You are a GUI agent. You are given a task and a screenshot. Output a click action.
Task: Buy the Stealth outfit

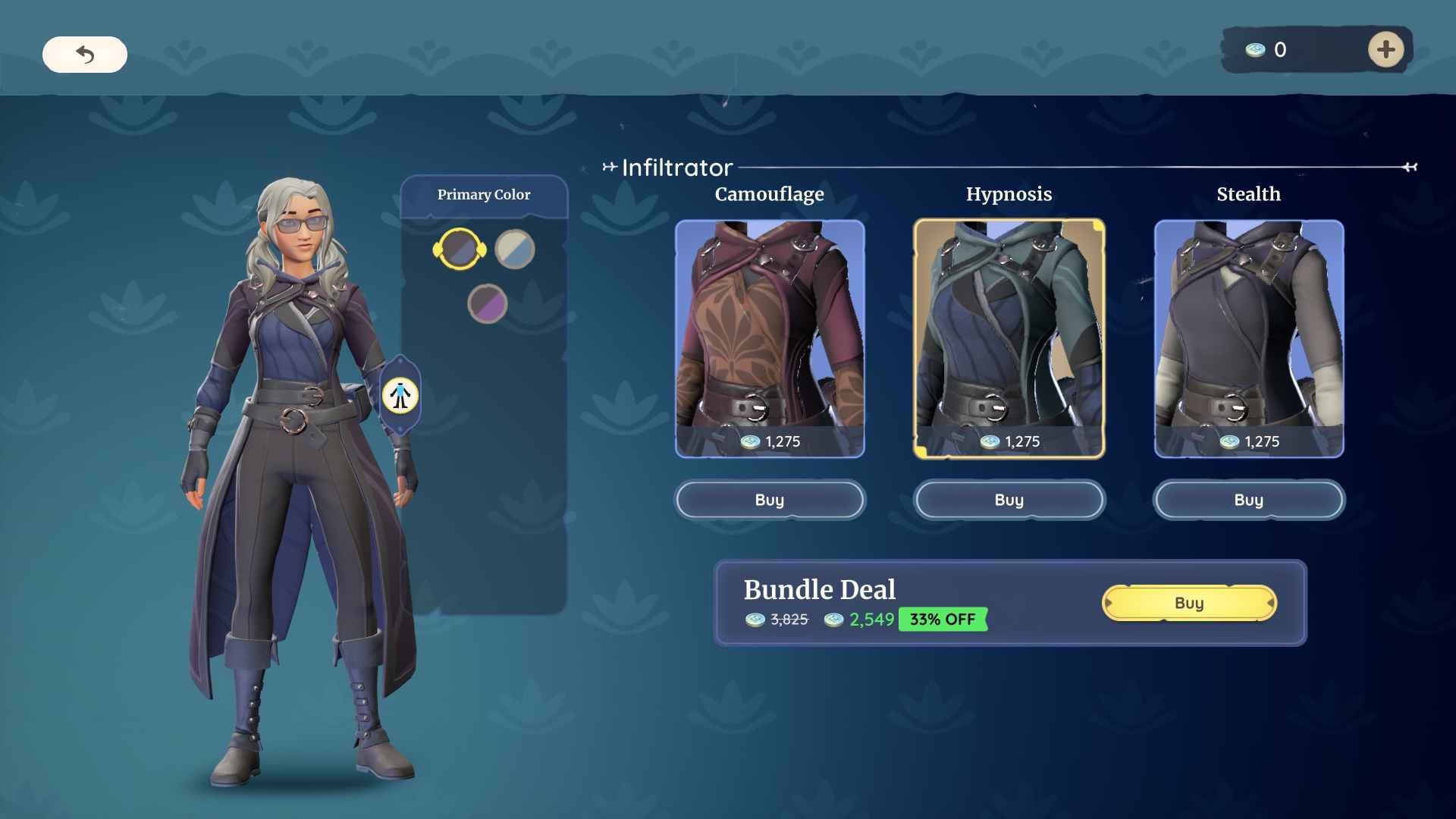1249,500
